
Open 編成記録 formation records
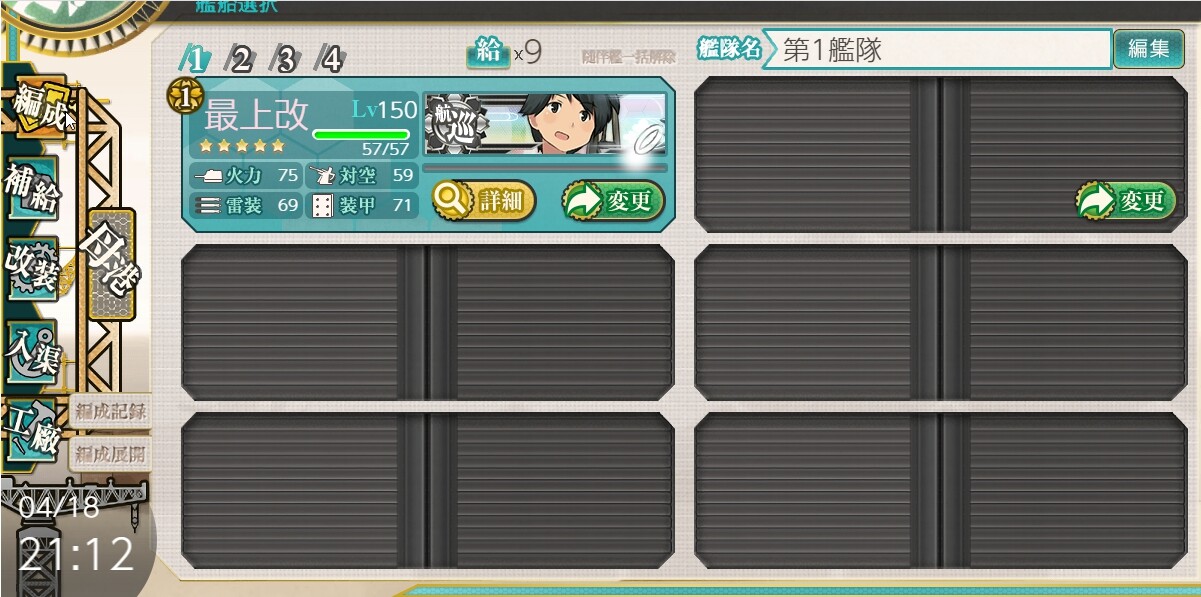[110, 409]
